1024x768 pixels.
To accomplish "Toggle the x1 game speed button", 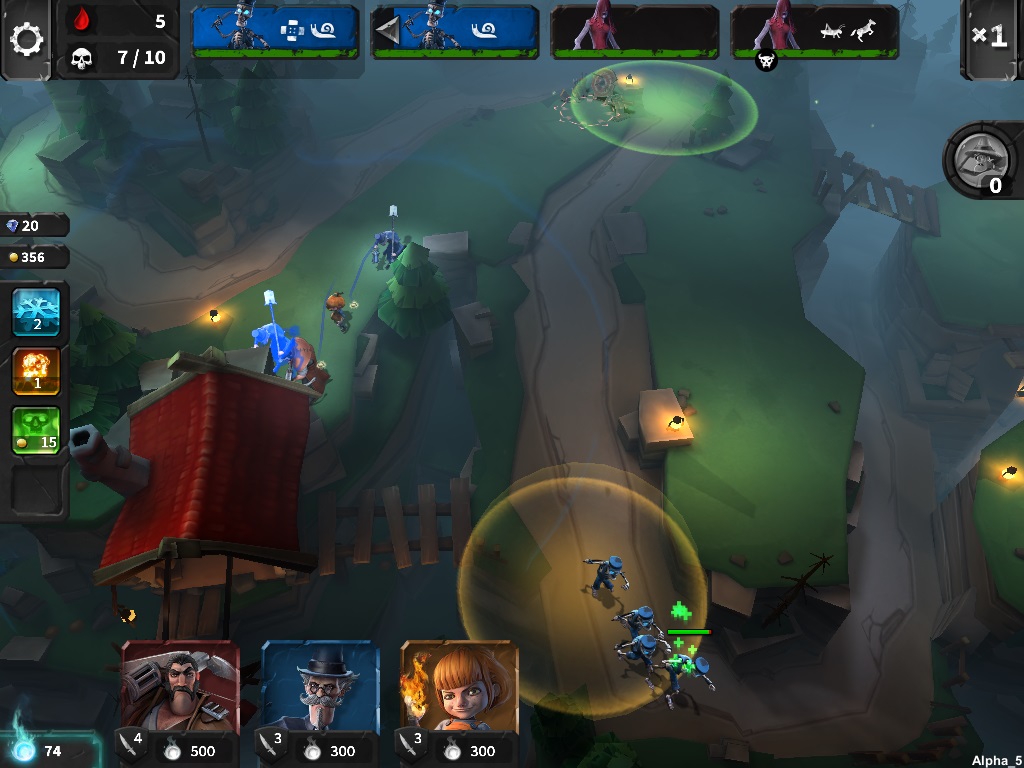I will [989, 37].
